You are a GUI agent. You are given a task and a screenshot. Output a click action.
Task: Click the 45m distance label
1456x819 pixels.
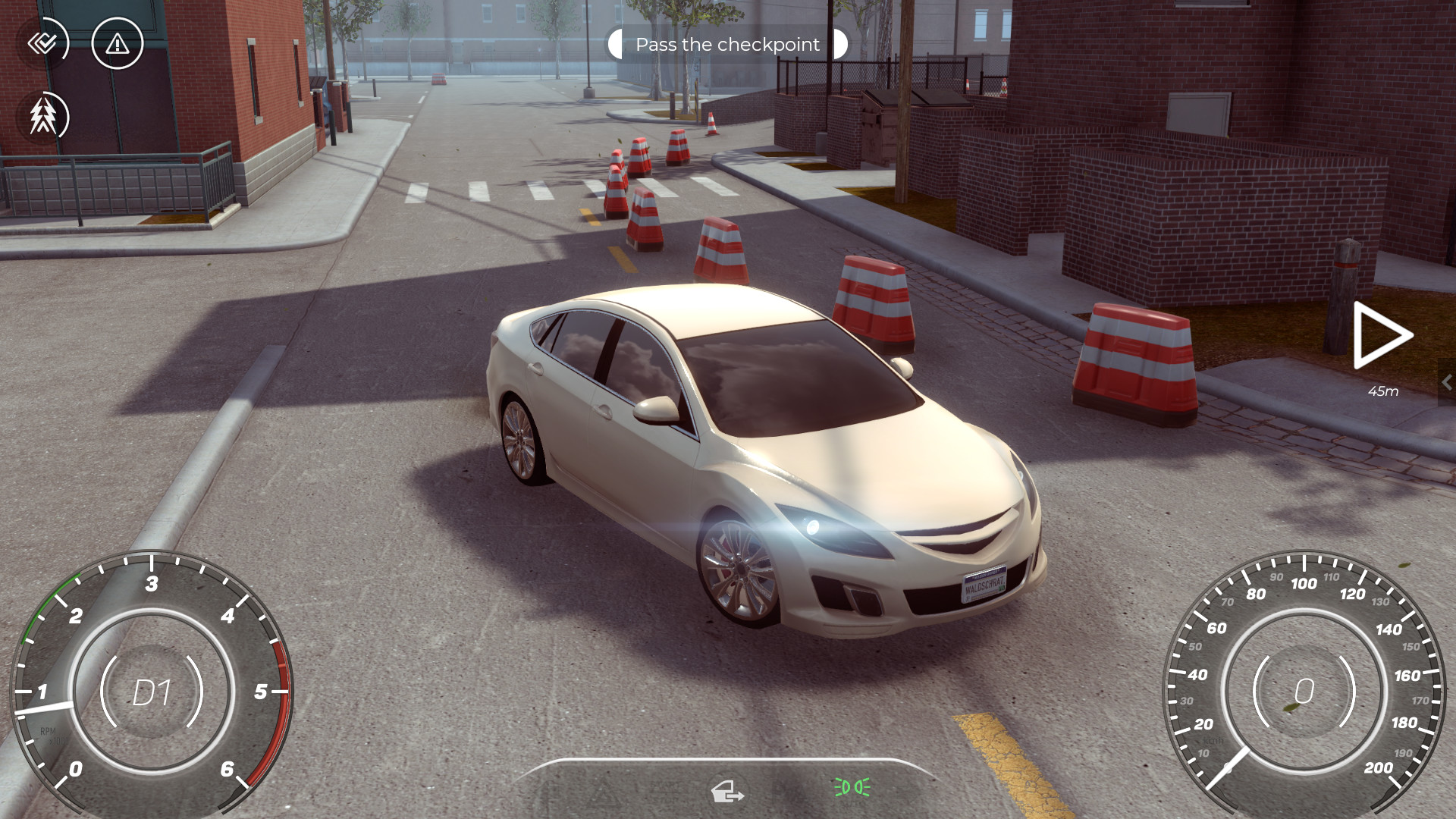1382,392
